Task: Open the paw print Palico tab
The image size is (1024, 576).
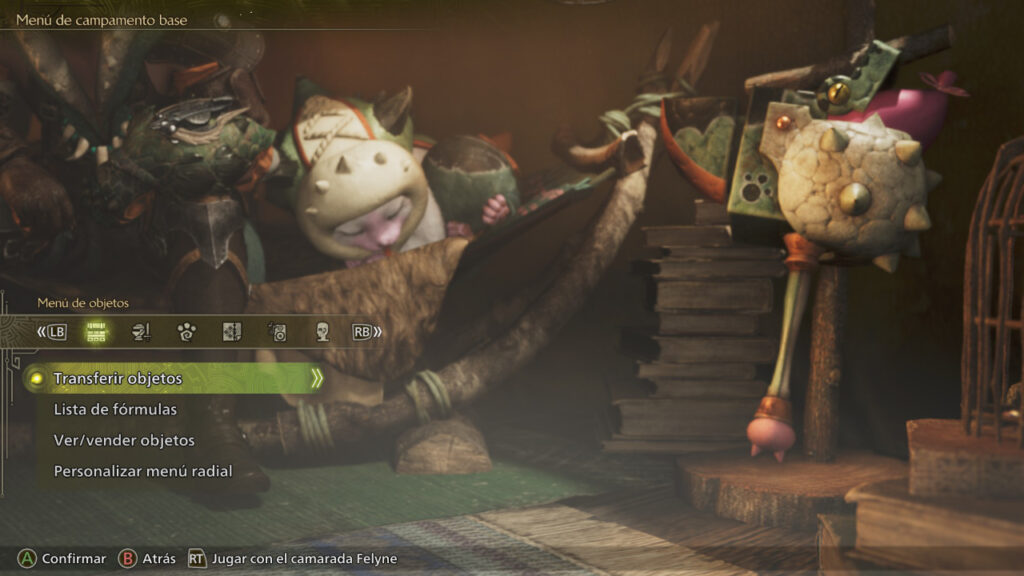Action: pos(186,332)
